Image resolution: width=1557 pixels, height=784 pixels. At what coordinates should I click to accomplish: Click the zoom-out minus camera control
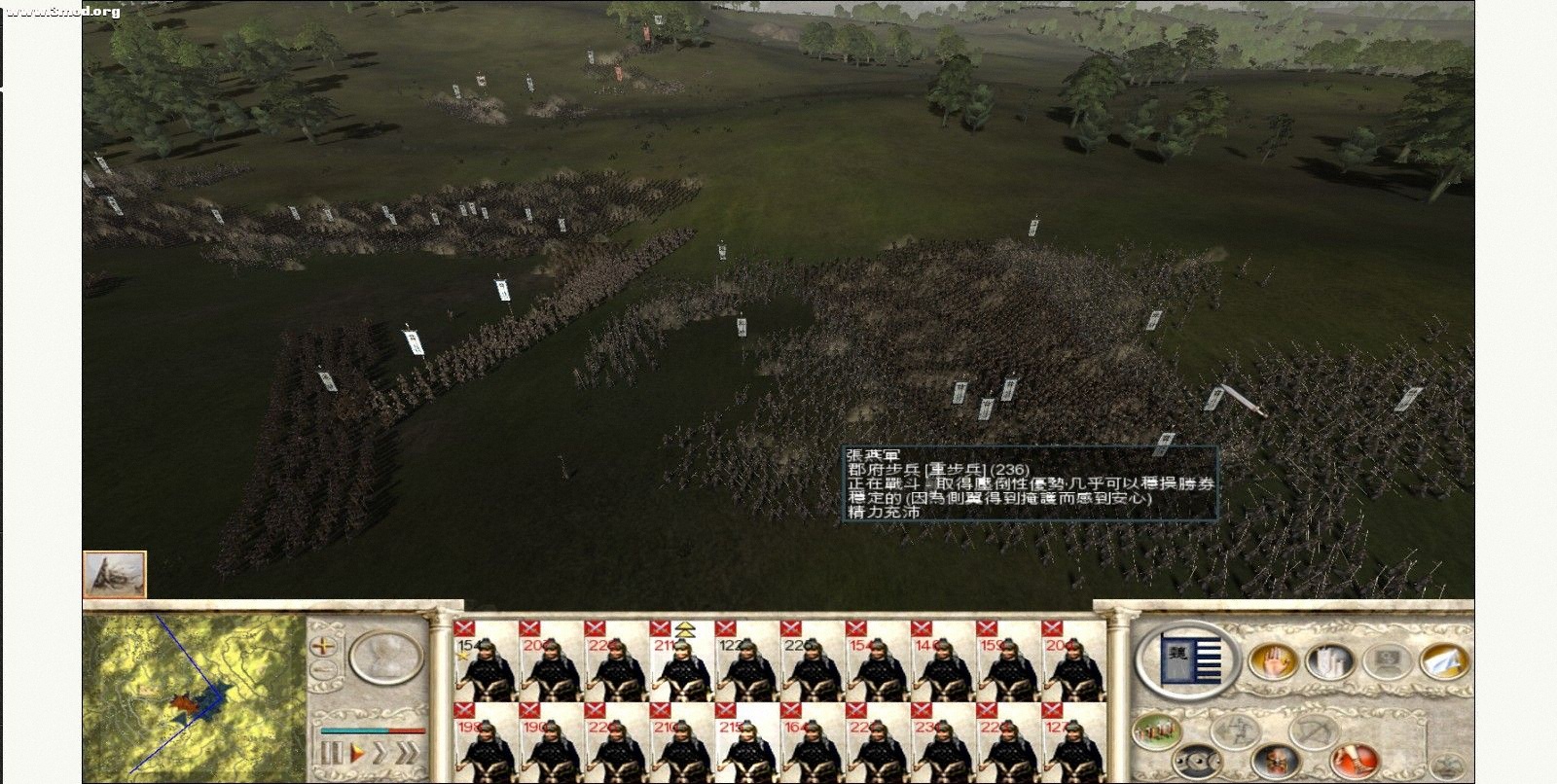324,669
